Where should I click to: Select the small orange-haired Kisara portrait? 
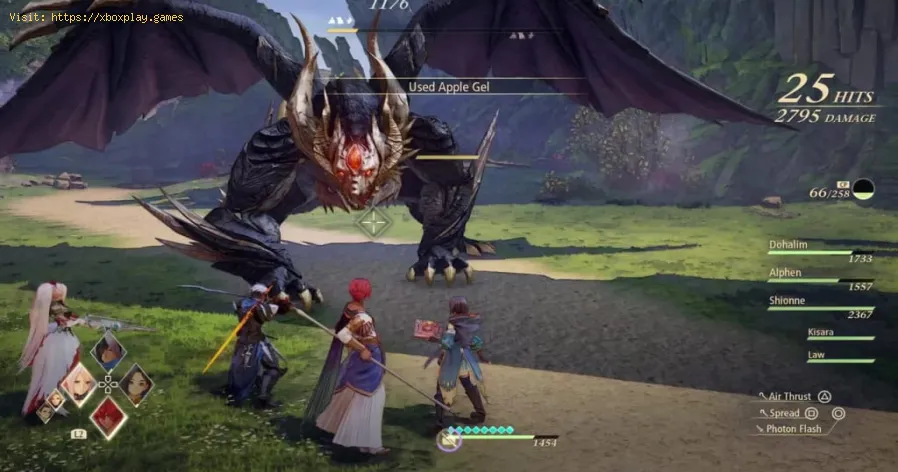[x=57, y=399]
